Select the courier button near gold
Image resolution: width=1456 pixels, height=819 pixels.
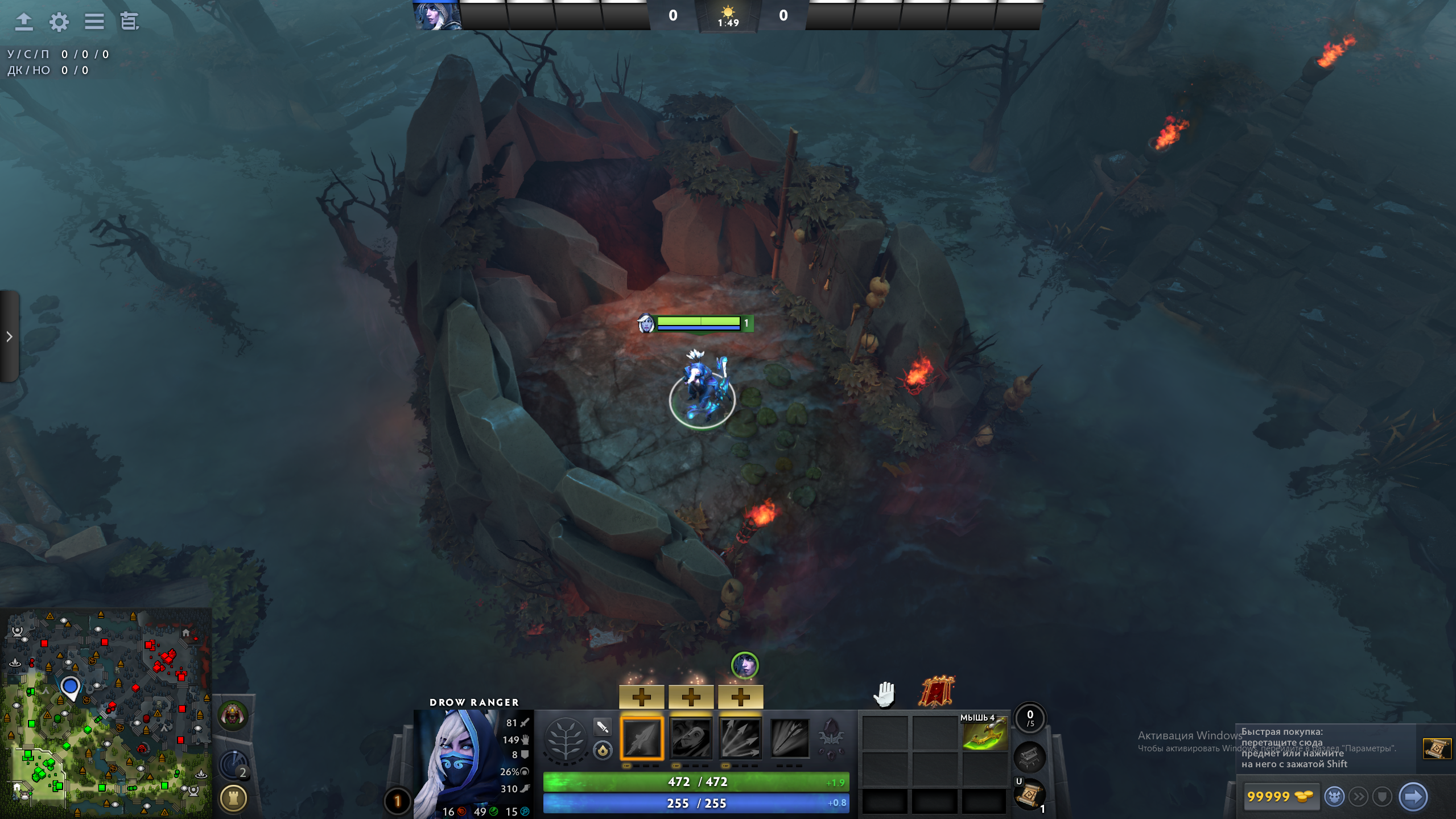click(1334, 796)
